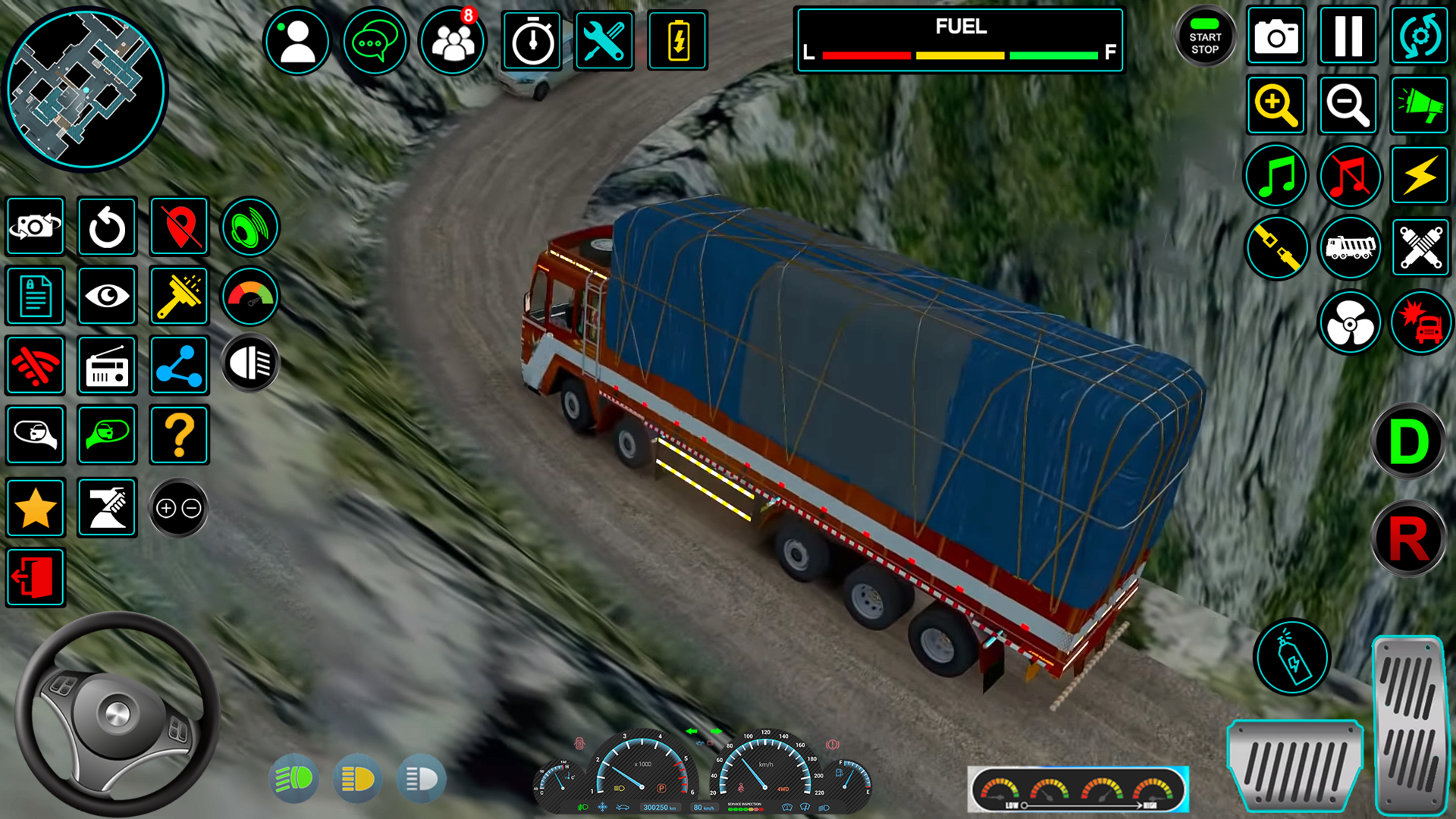Engage the R reverse gear button
Viewport: 1456px width, 819px height.
1408,538
